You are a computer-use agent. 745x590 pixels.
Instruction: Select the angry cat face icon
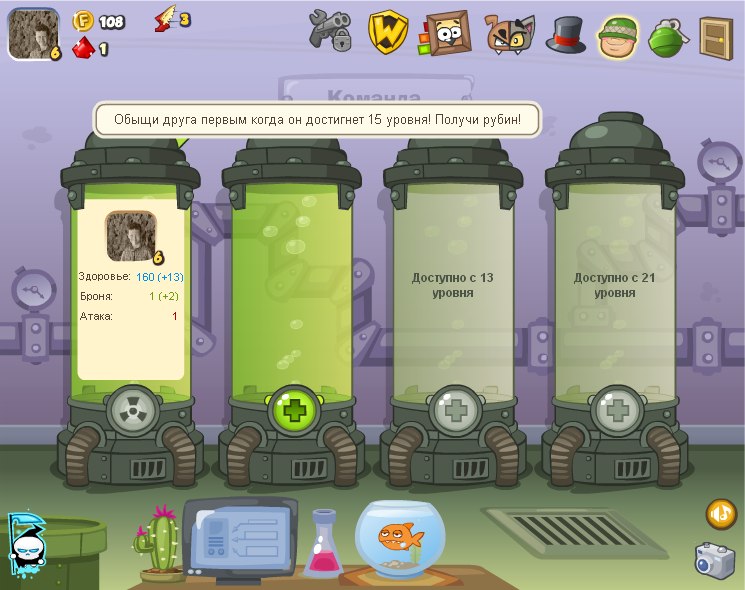coord(508,34)
